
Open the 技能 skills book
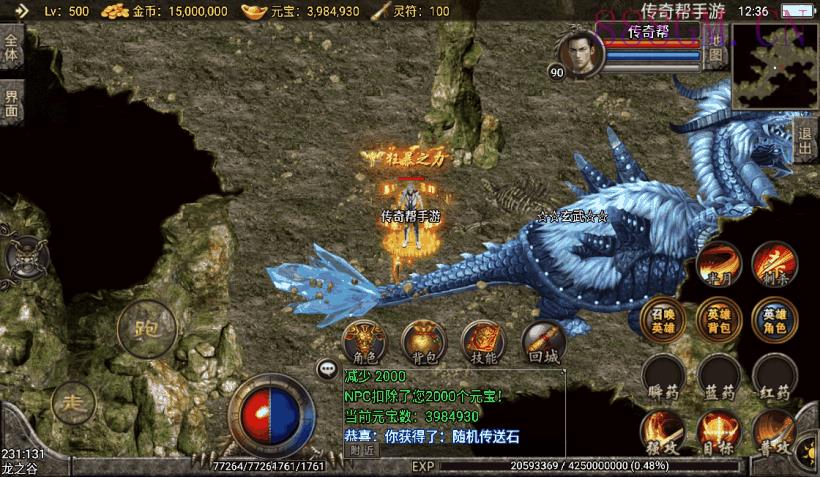[x=482, y=342]
